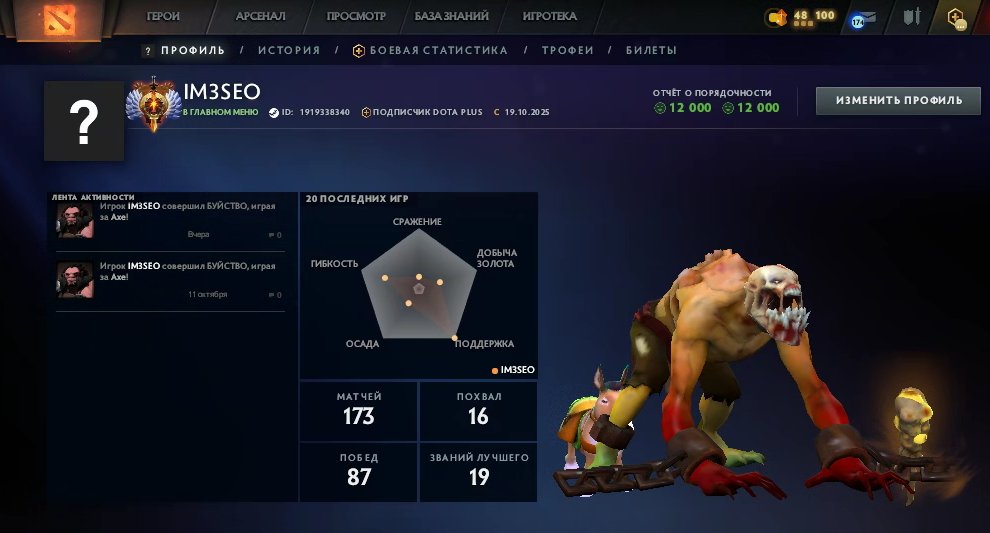
Task: Open the mail envelope with 174 notifications
Action: [863, 19]
